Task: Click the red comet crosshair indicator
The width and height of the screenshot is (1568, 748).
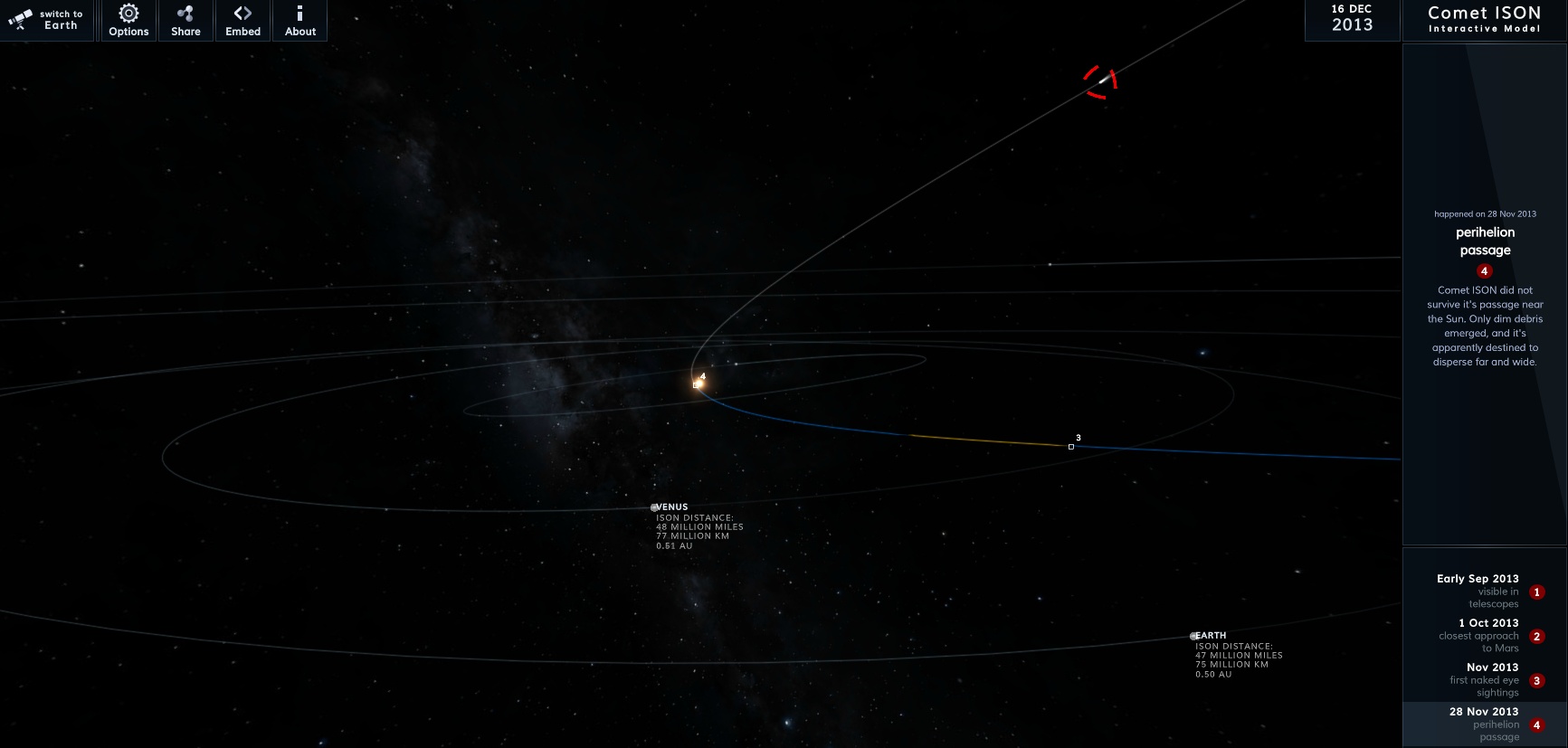Action: (x=1100, y=81)
